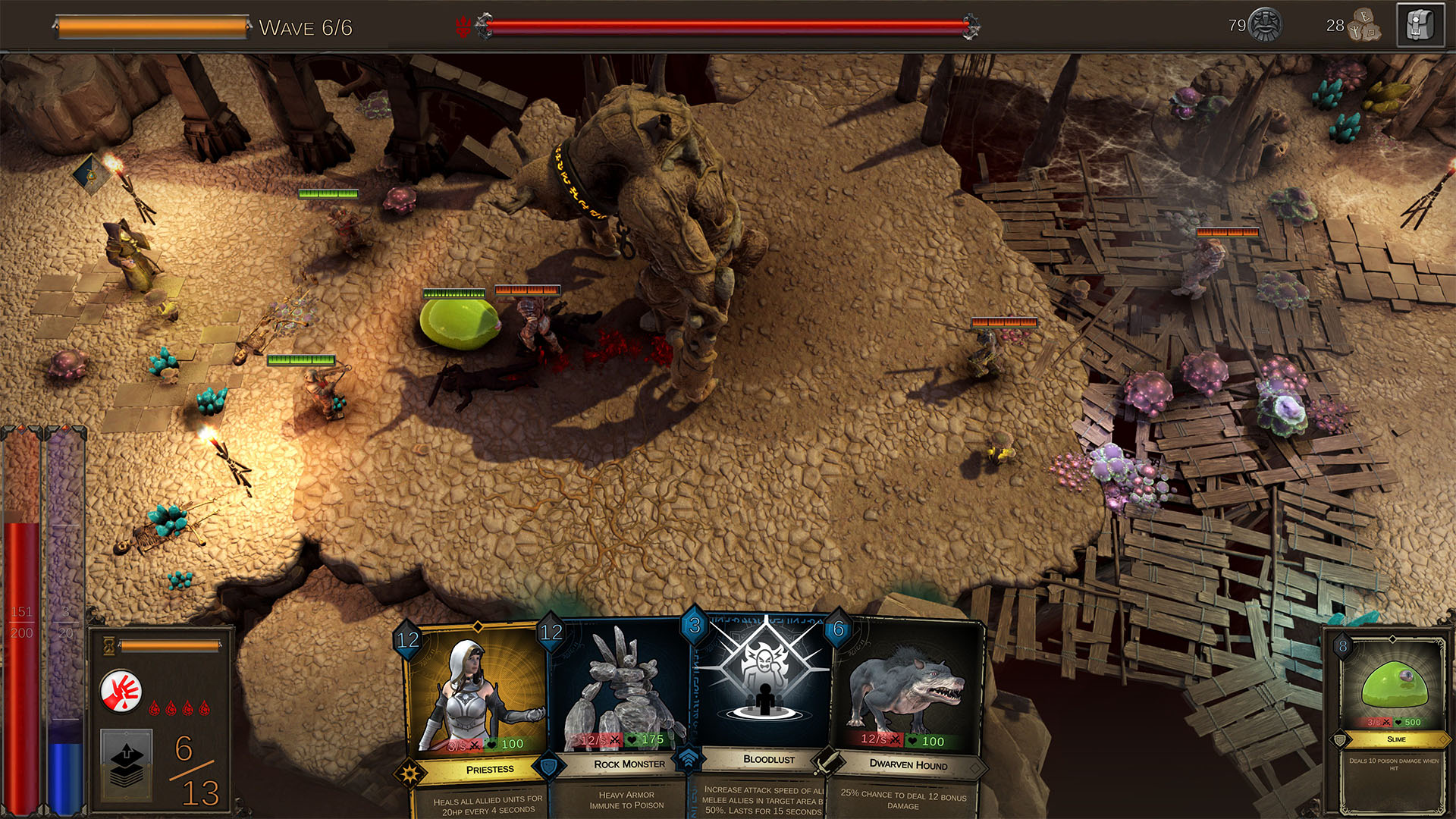Draw a card from the deck
This screenshot has width=1456, height=819.
point(127,764)
